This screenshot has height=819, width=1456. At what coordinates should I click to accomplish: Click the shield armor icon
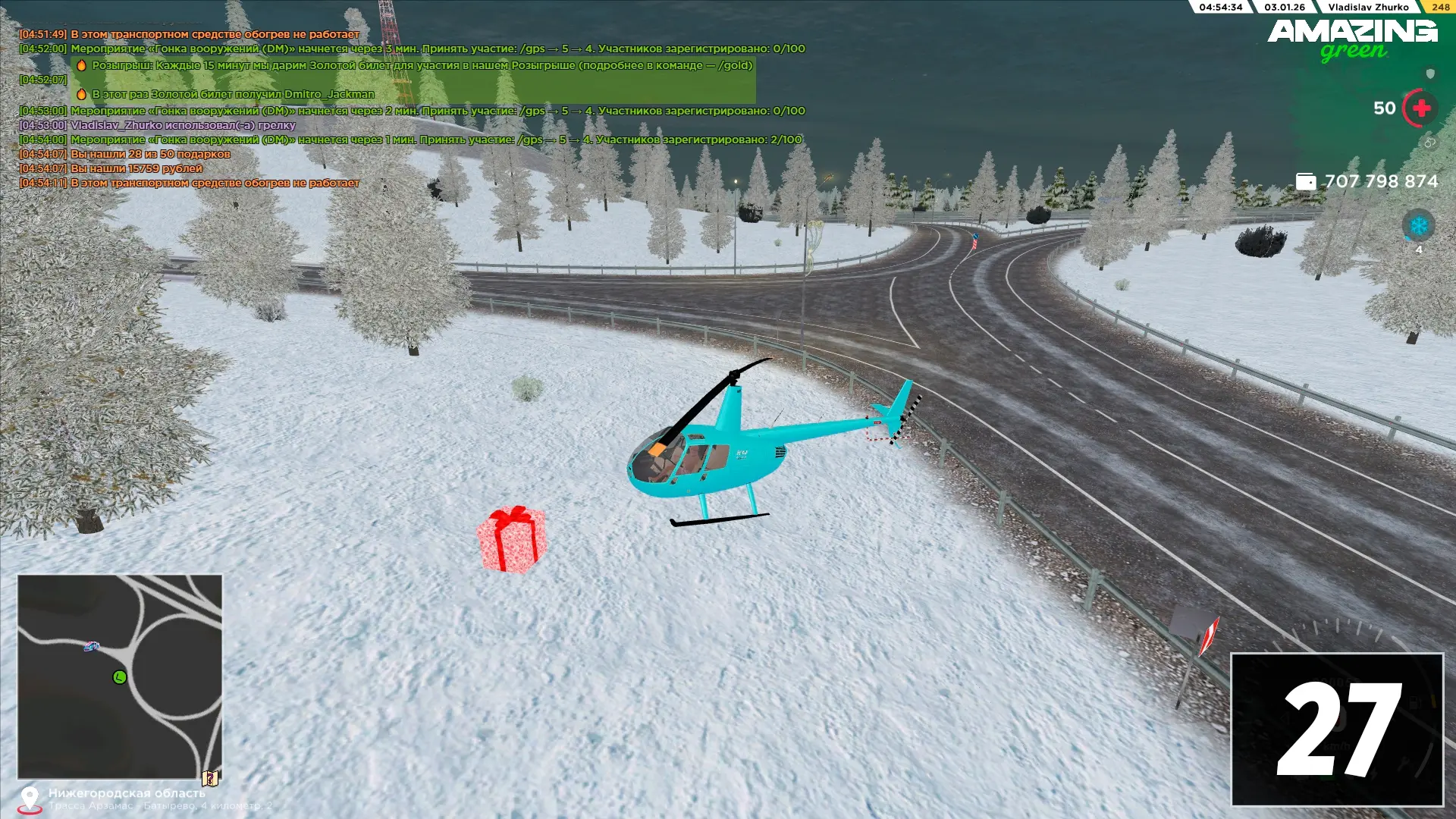point(1430,74)
